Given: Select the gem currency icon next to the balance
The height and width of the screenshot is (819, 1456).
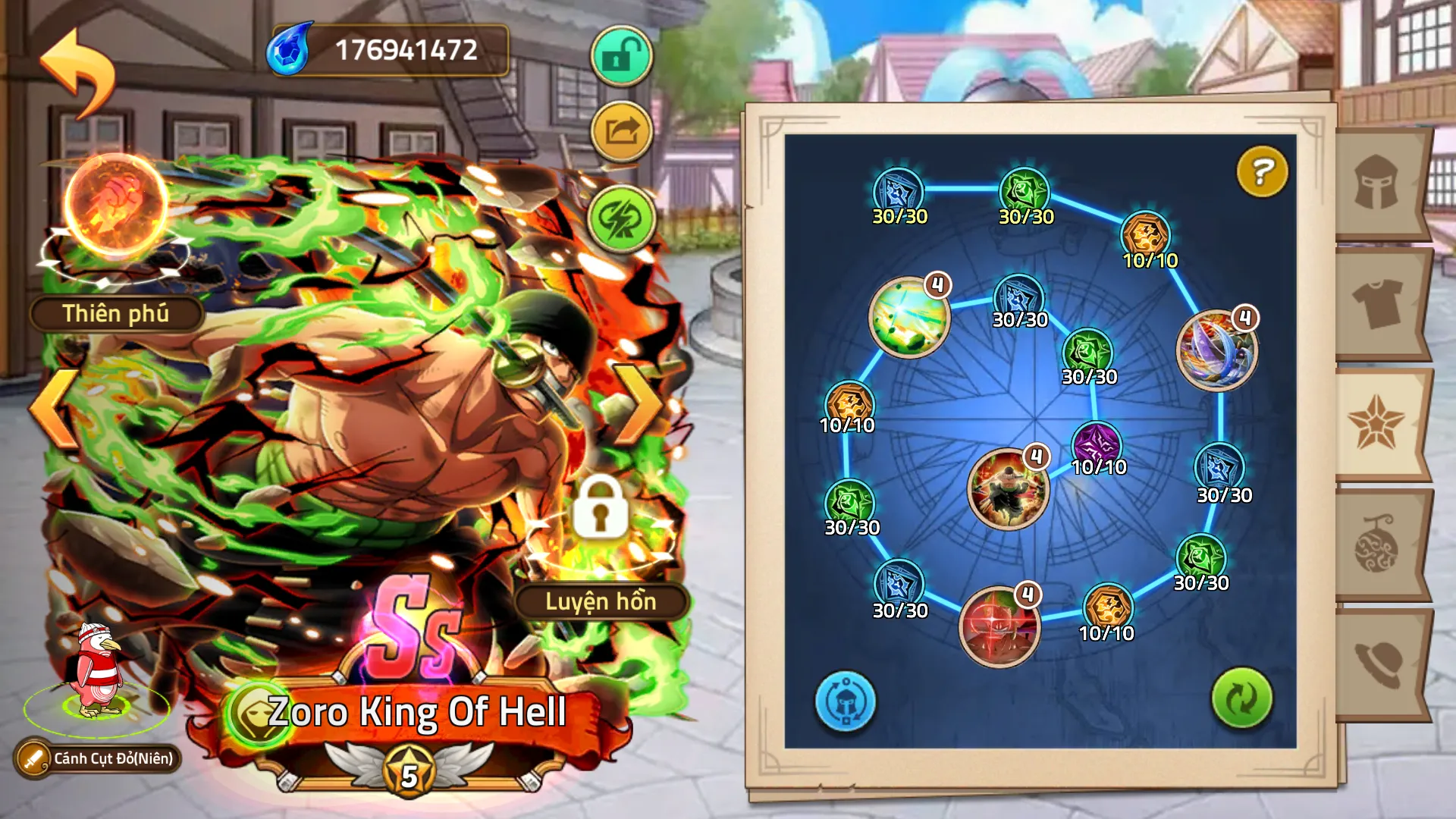Looking at the screenshot, I should (x=287, y=52).
